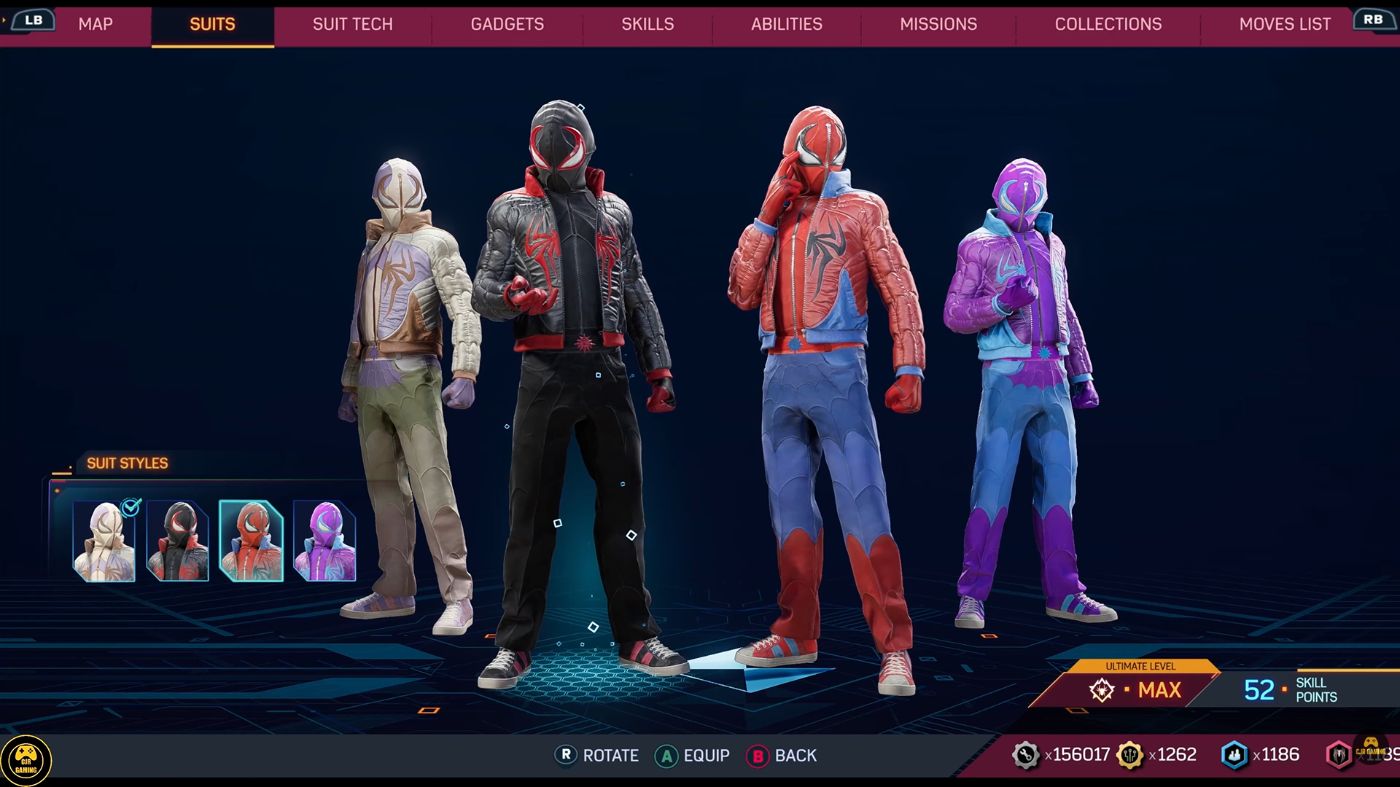
Task: Go to the Suit Tech tab
Action: point(352,24)
